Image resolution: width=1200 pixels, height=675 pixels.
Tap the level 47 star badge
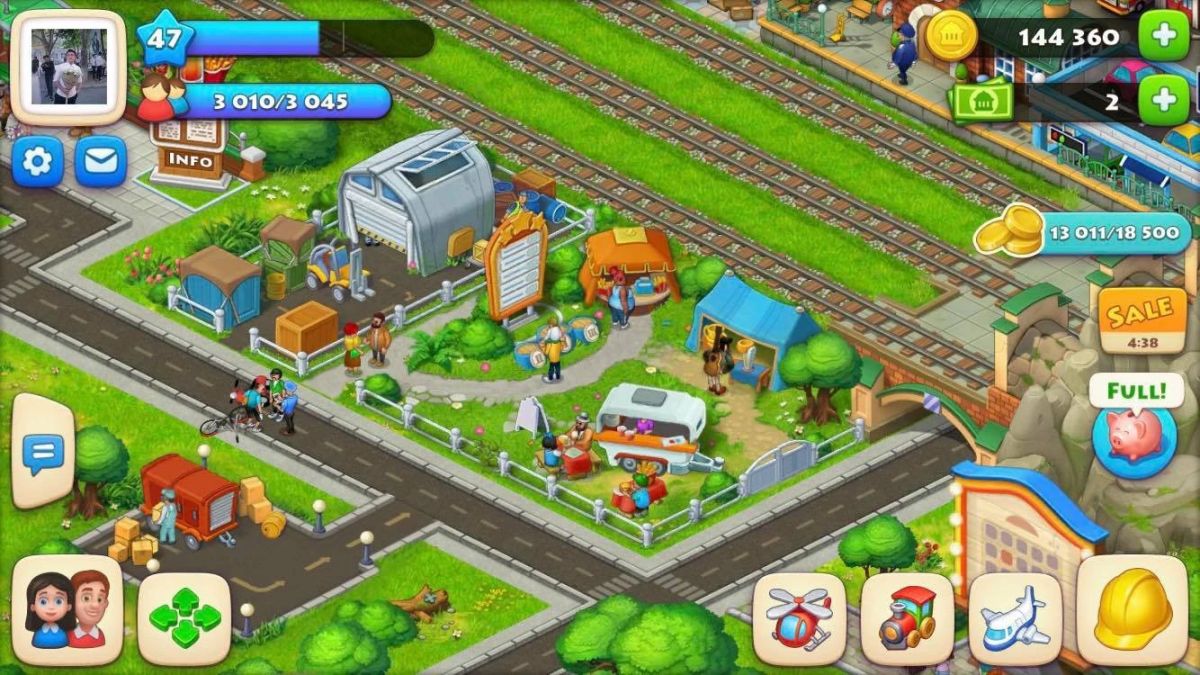pyautogui.click(x=164, y=39)
